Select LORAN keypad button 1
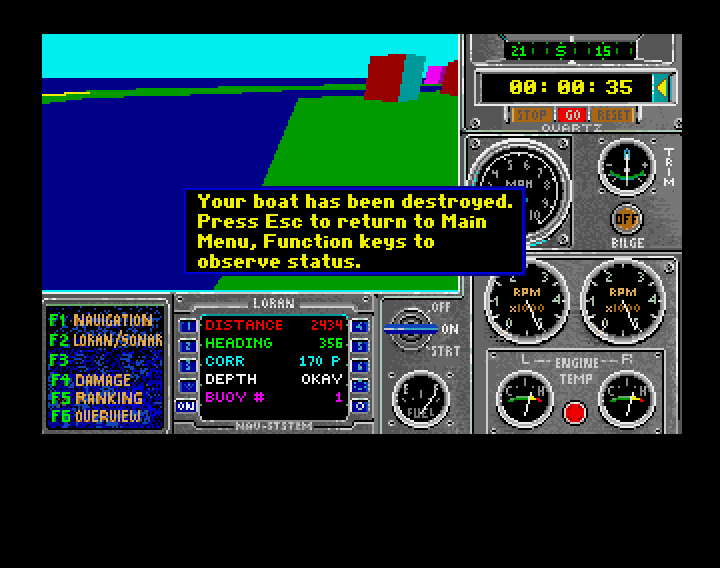 pos(186,326)
